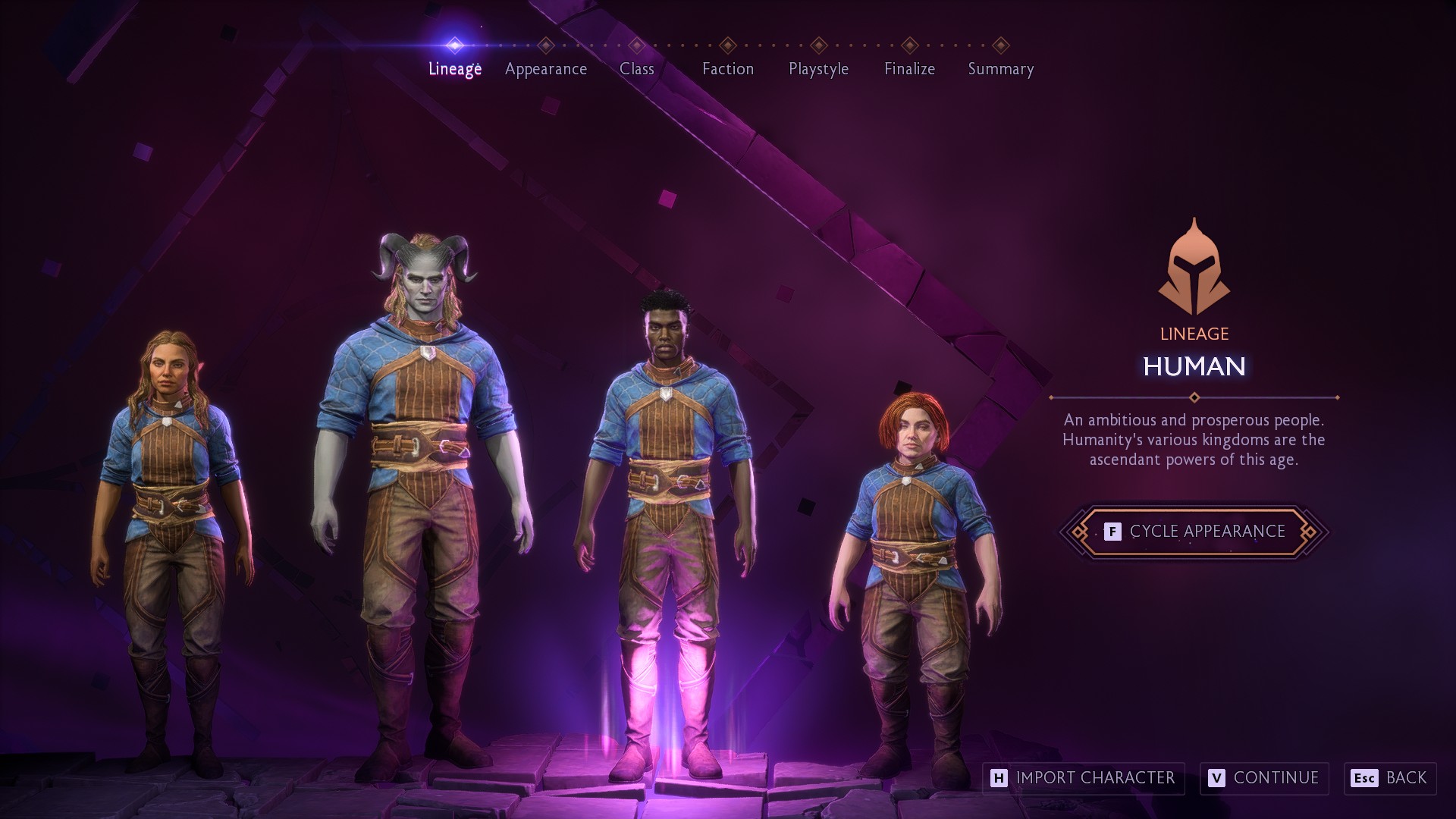Choose Import Character option

click(1083, 778)
